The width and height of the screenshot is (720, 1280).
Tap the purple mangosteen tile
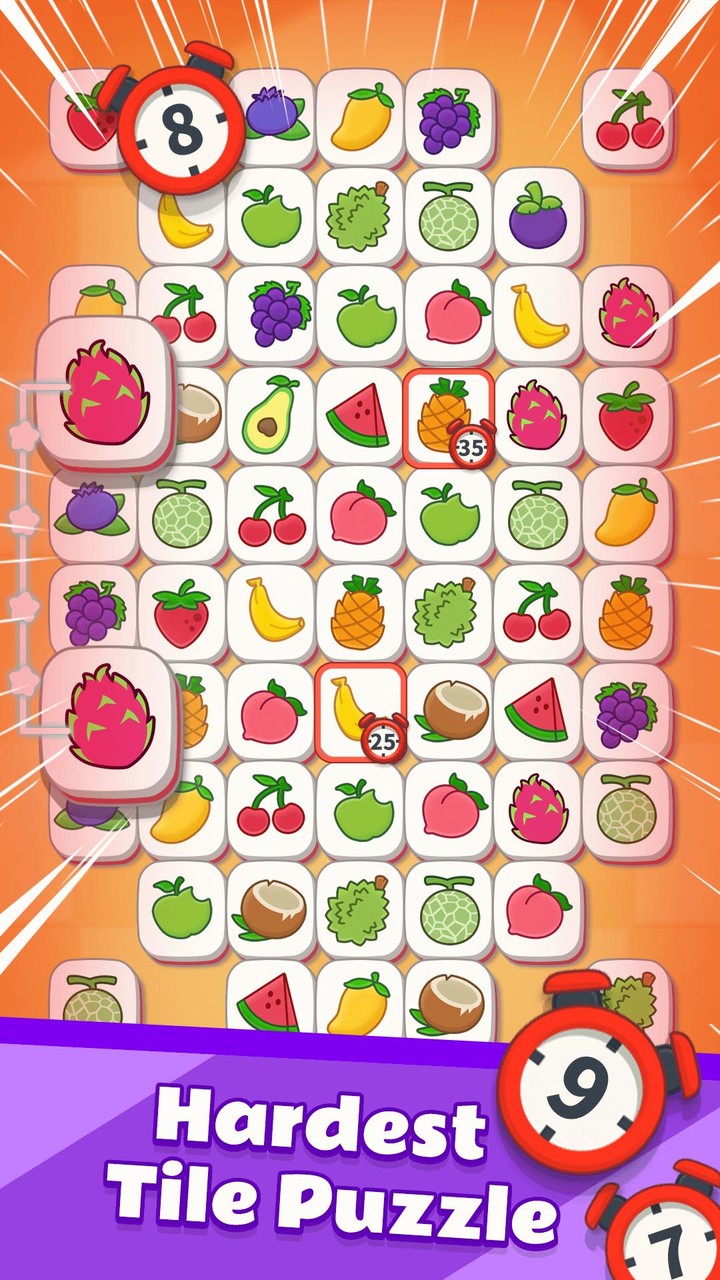(x=538, y=217)
